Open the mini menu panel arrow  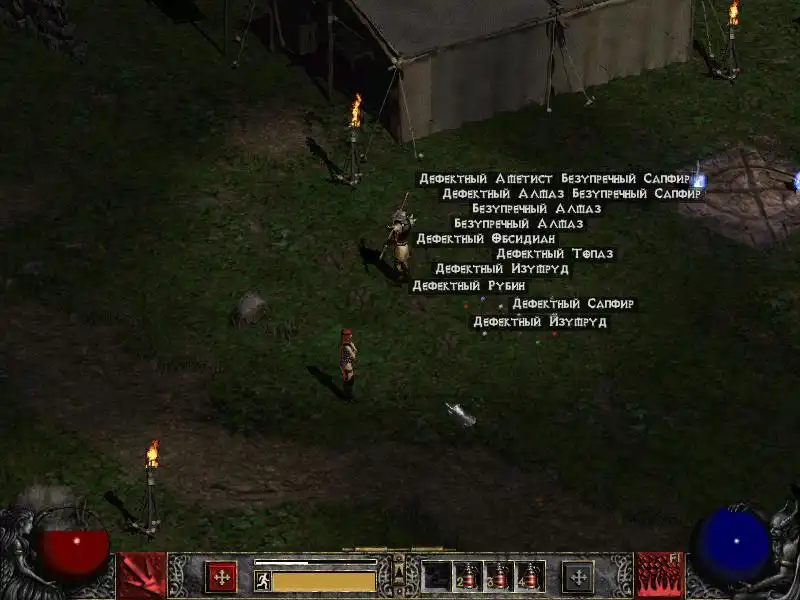[x=399, y=570]
